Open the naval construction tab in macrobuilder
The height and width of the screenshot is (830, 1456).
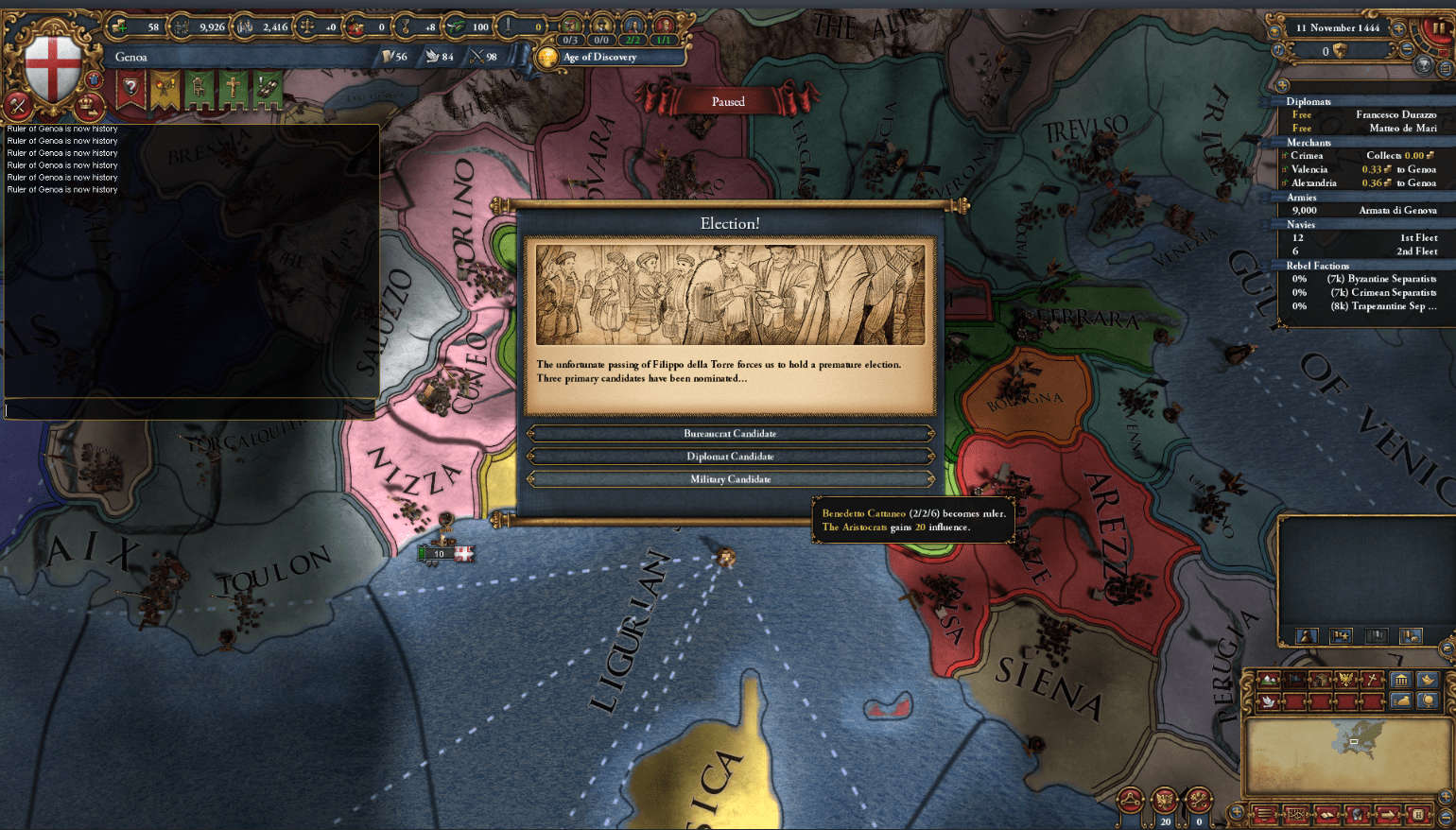tap(1428, 681)
